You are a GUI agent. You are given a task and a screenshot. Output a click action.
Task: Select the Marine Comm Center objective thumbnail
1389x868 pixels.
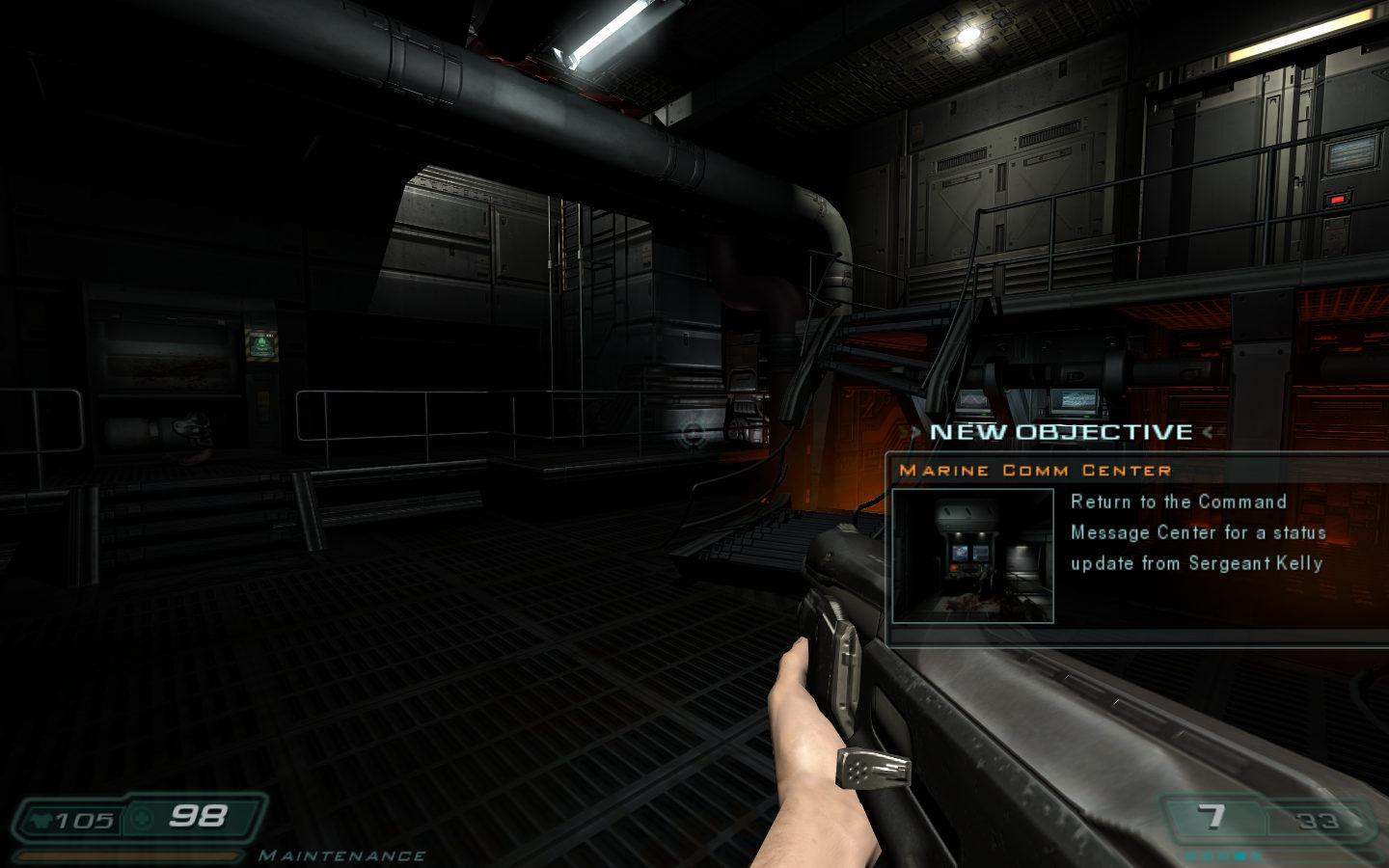pyautogui.click(x=972, y=556)
